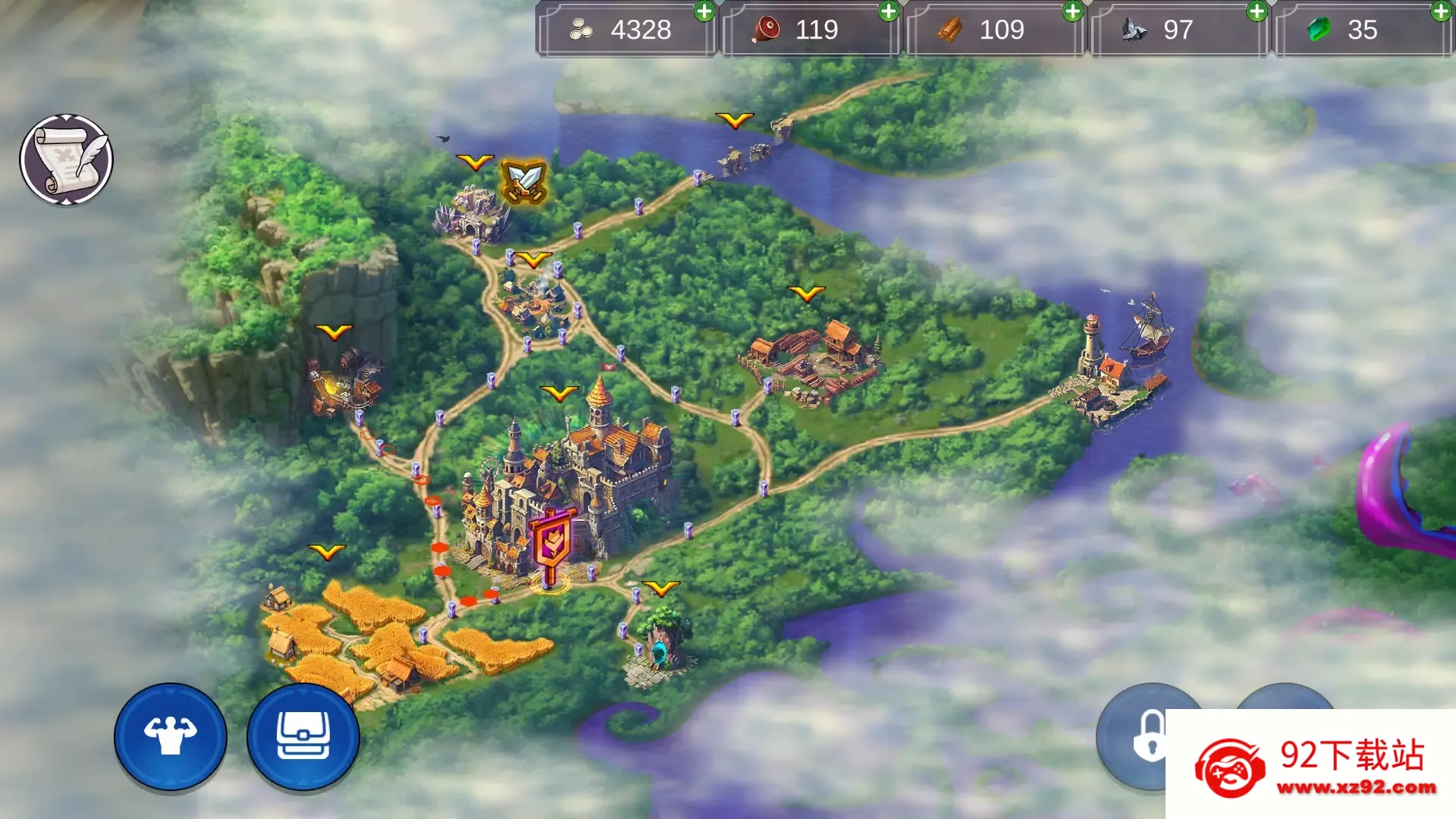Add more silver coins with plus button
The width and height of the screenshot is (1456, 819).
pos(704,11)
